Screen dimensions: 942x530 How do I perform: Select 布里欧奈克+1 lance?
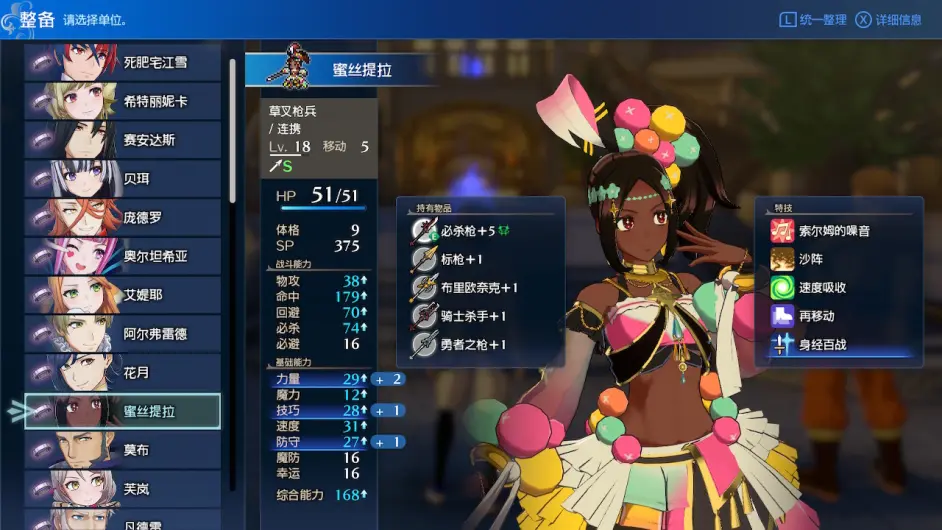tap(481, 288)
